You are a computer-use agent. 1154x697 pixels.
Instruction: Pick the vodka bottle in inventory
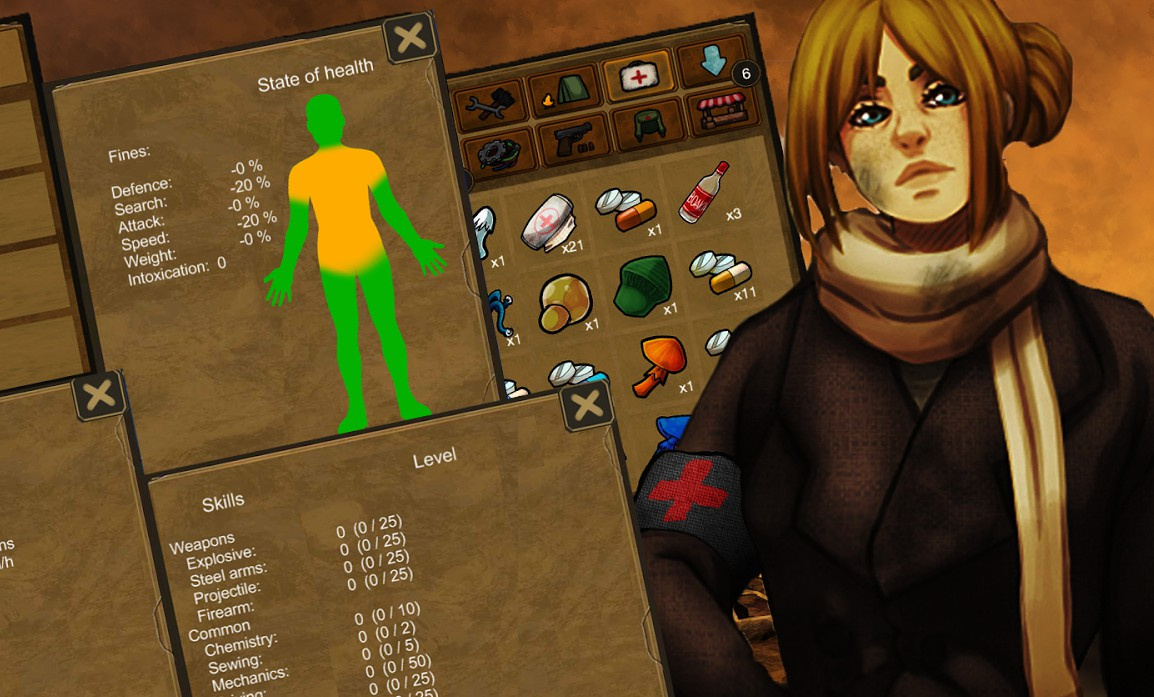point(703,191)
